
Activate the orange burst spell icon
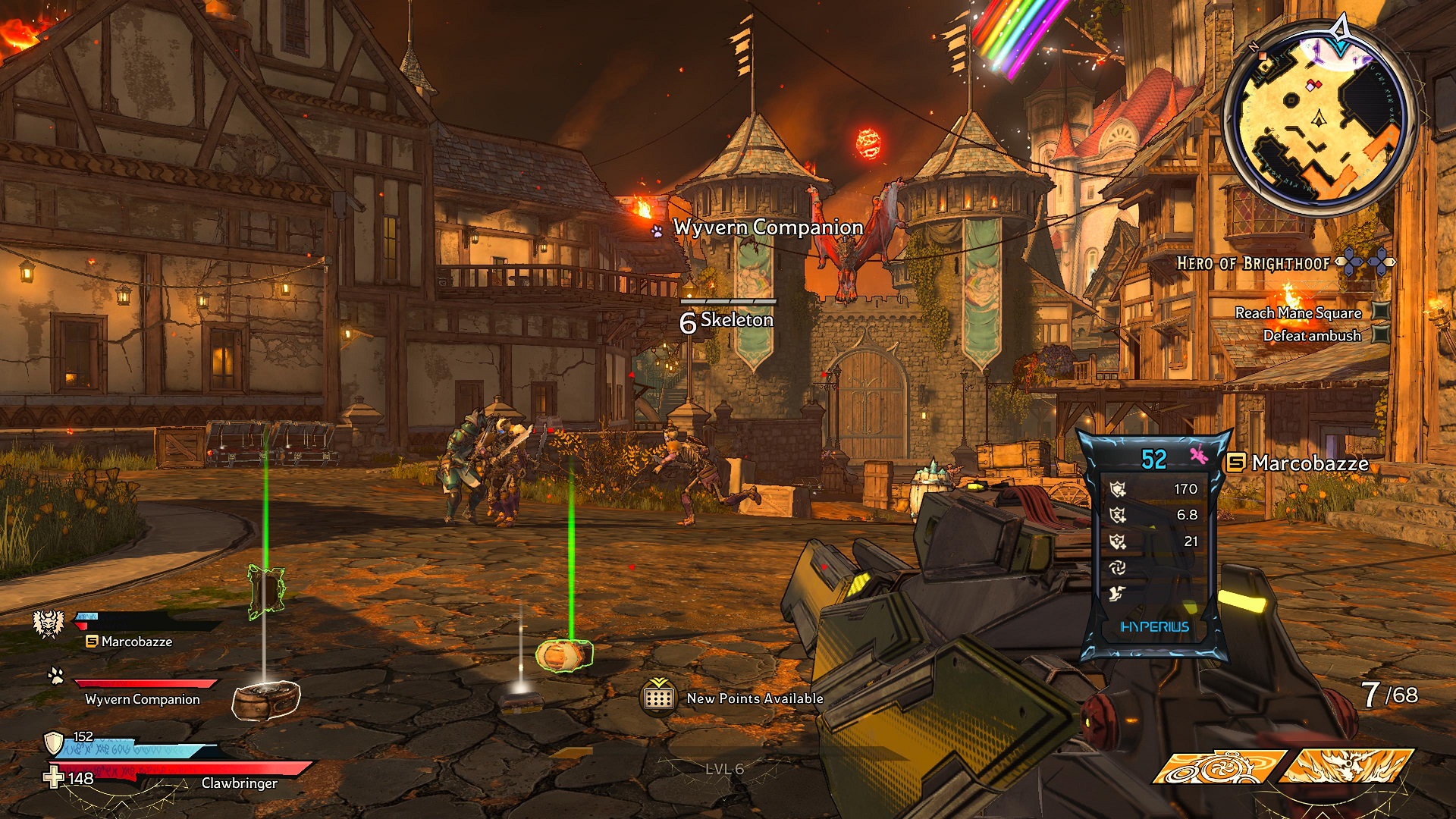click(1347, 766)
